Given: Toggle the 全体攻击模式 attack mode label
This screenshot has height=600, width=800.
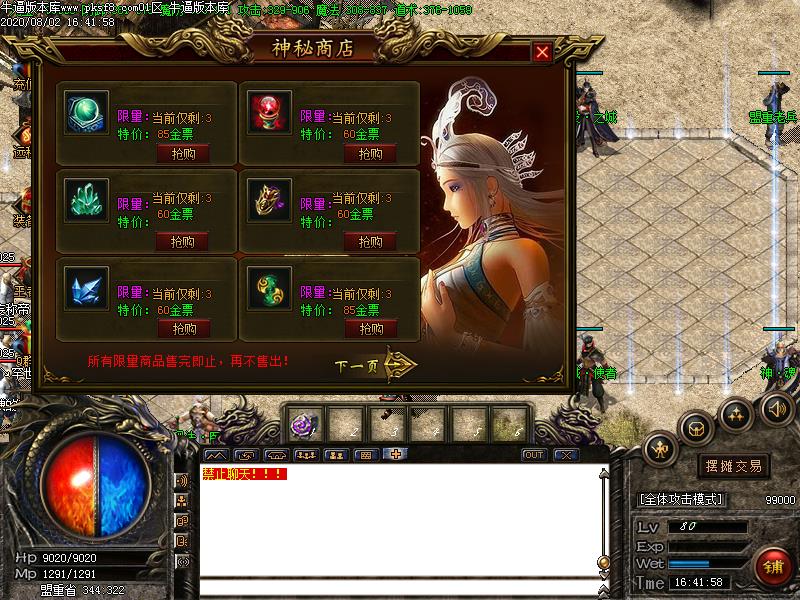Looking at the screenshot, I should 681,499.
